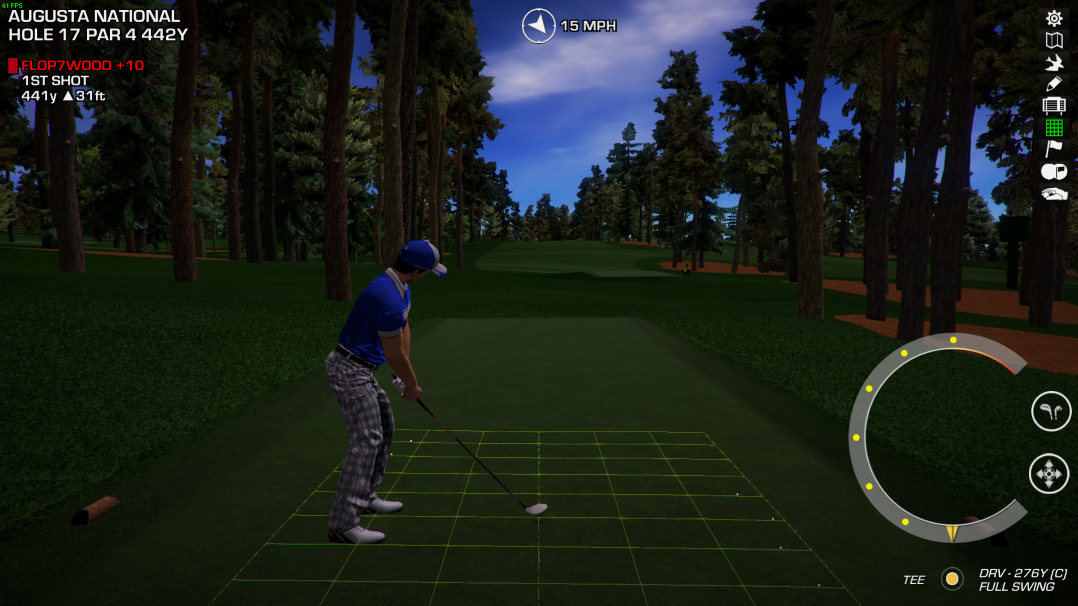Click the white flag icon
The height and width of the screenshot is (606, 1078).
click(x=1053, y=149)
